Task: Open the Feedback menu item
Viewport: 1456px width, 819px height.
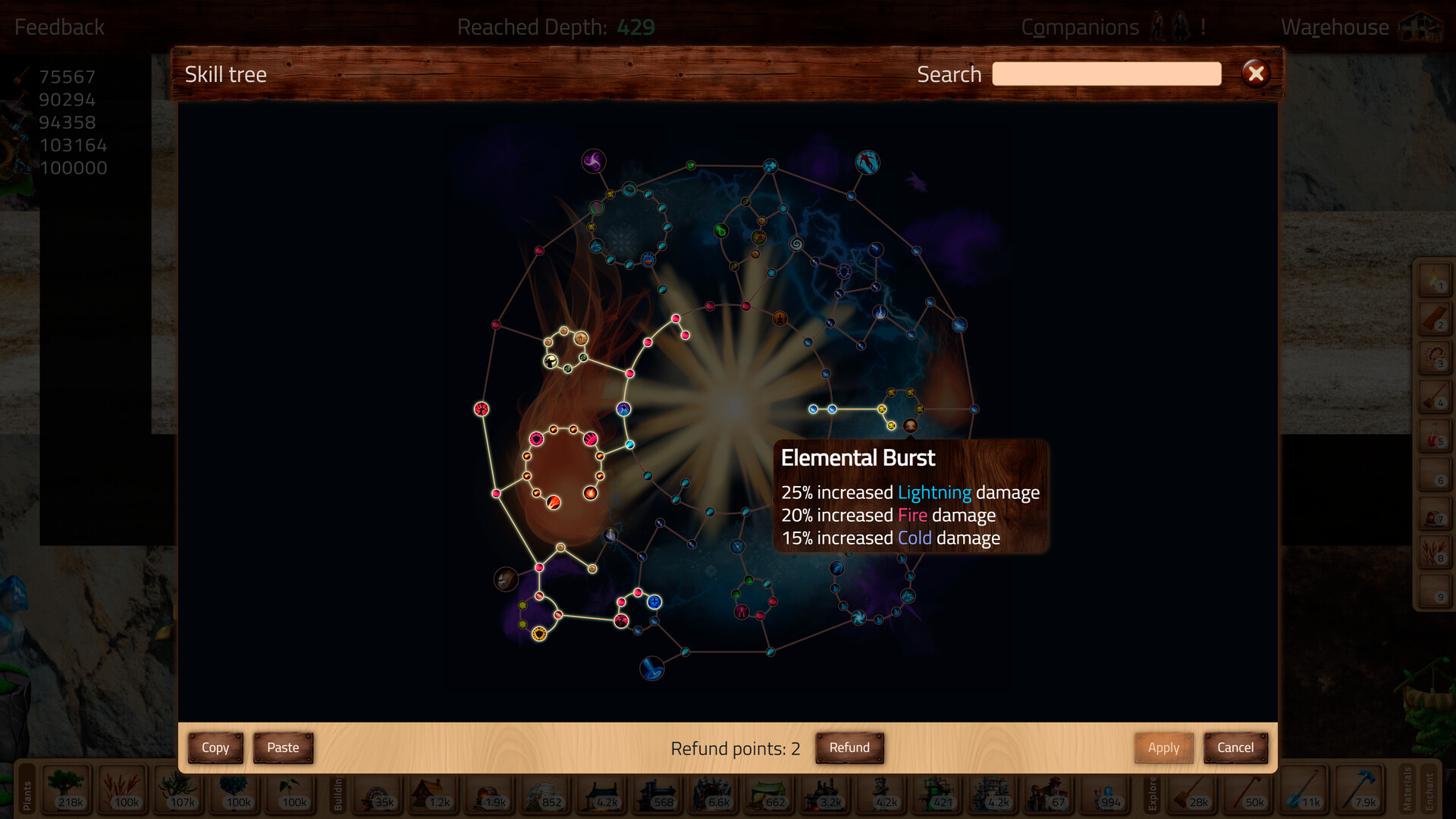Action: pos(59,27)
